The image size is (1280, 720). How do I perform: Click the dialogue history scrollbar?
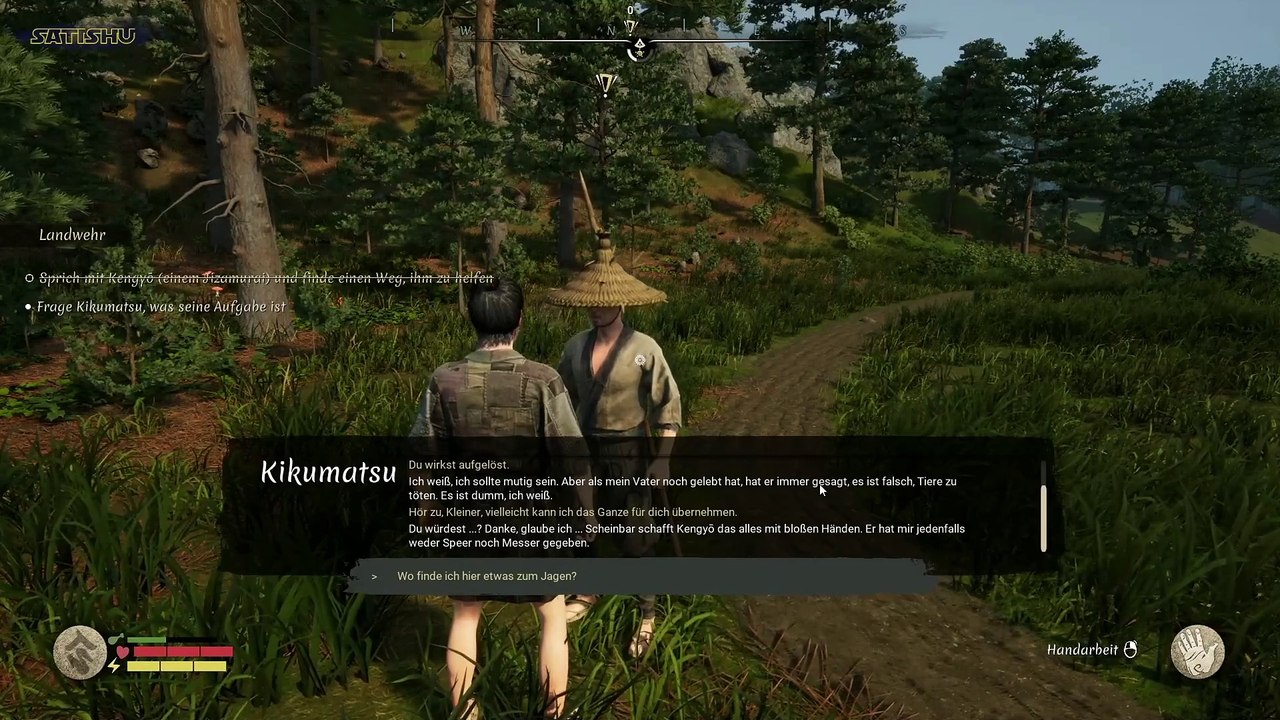click(x=1043, y=517)
